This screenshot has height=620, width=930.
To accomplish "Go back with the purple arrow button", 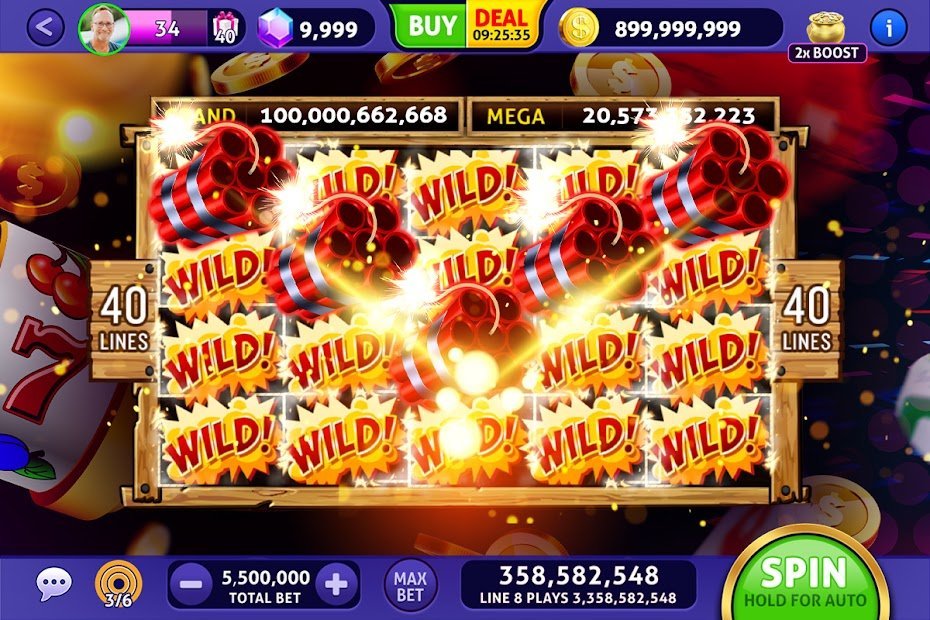I will 43,28.
